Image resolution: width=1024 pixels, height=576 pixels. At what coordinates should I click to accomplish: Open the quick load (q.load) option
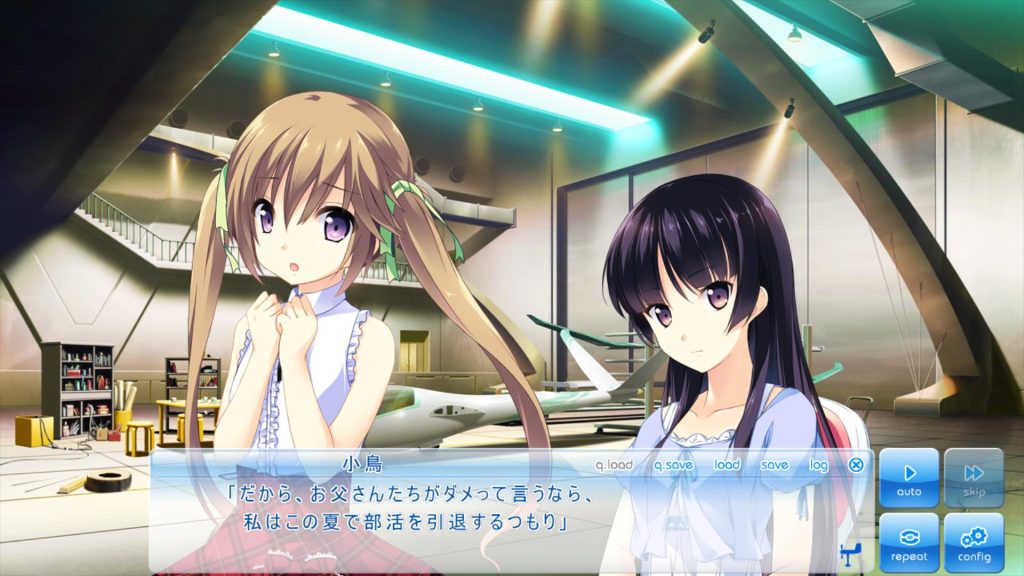614,465
